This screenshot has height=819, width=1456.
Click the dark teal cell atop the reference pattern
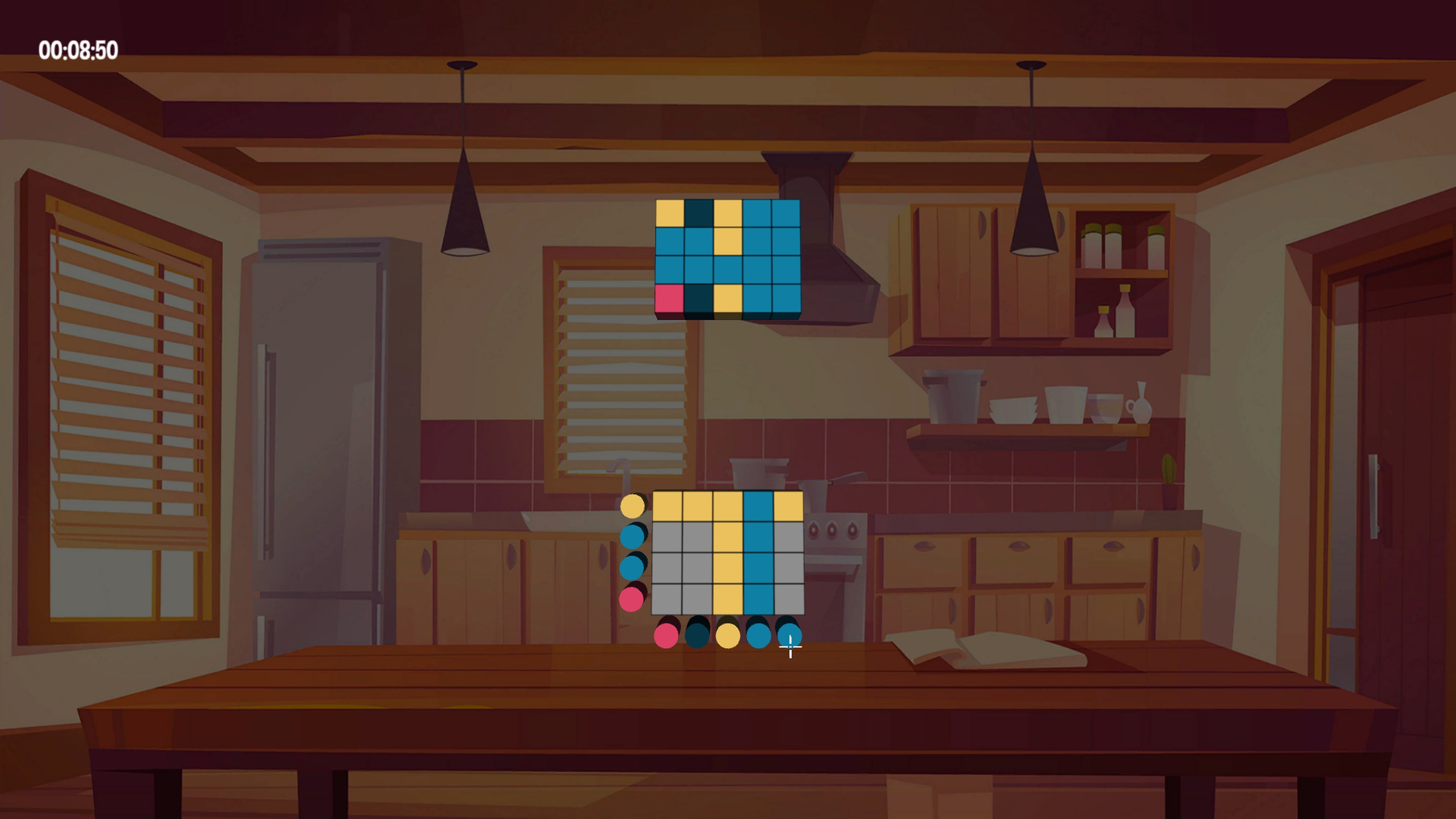pos(699,213)
